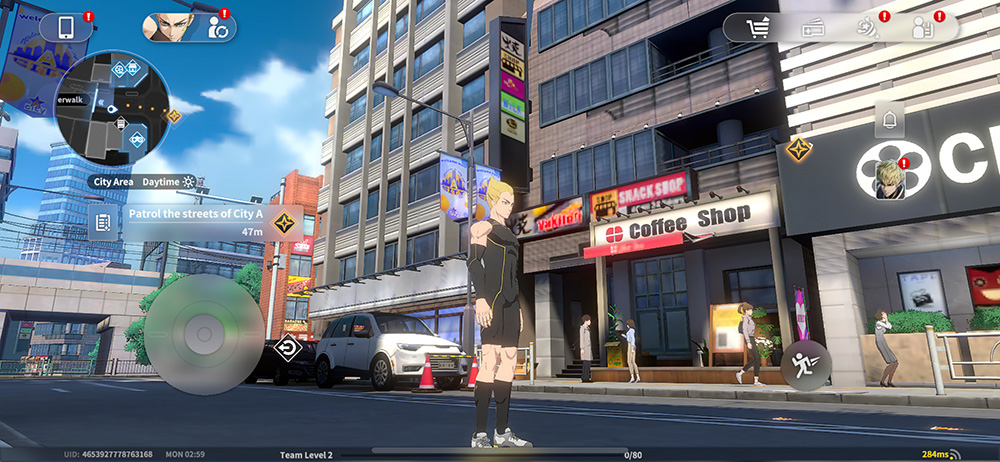Click the notification bell button
Screen dimensions: 1000x462
click(x=889, y=121)
